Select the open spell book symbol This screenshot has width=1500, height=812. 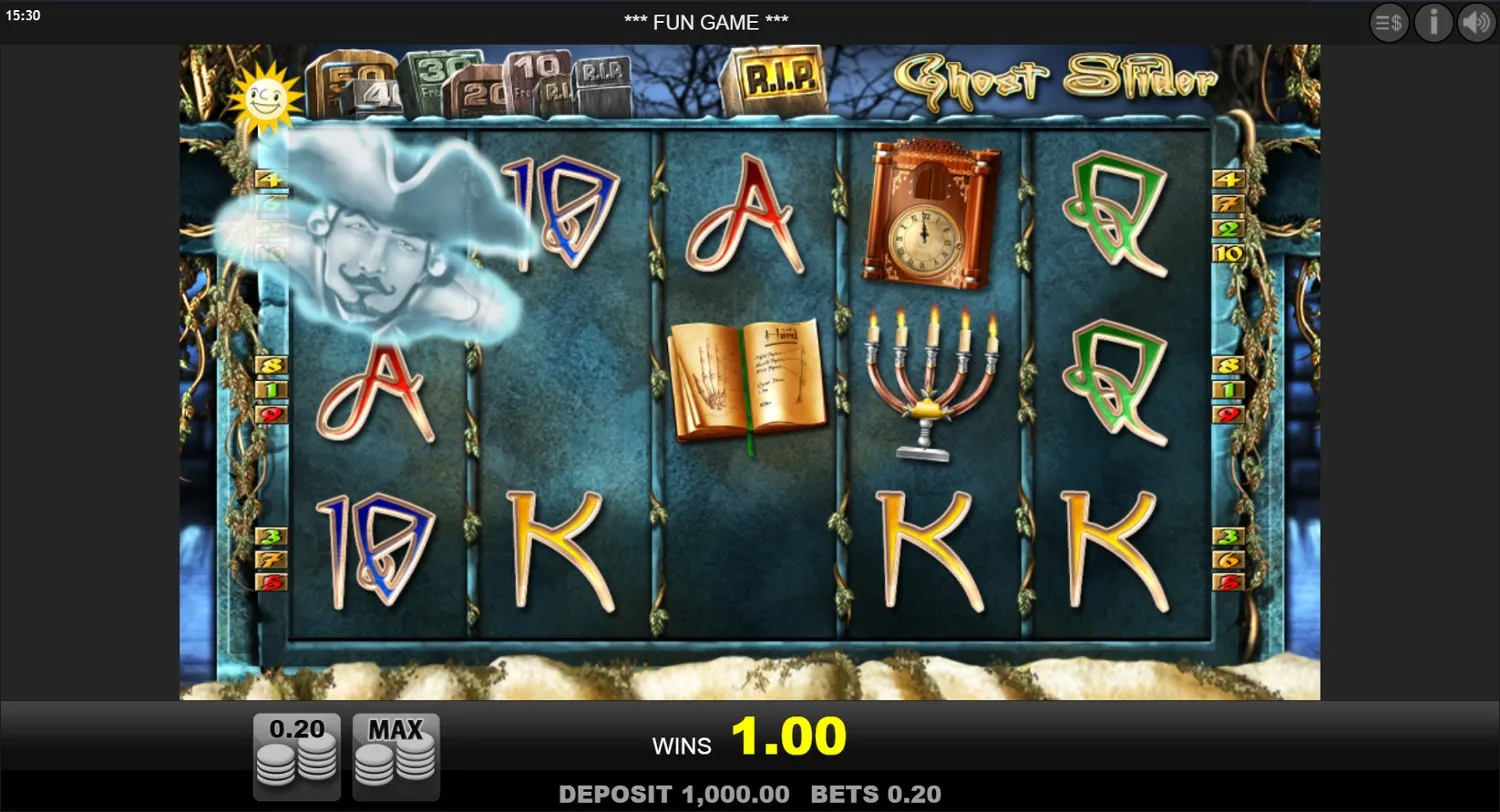pos(748,378)
